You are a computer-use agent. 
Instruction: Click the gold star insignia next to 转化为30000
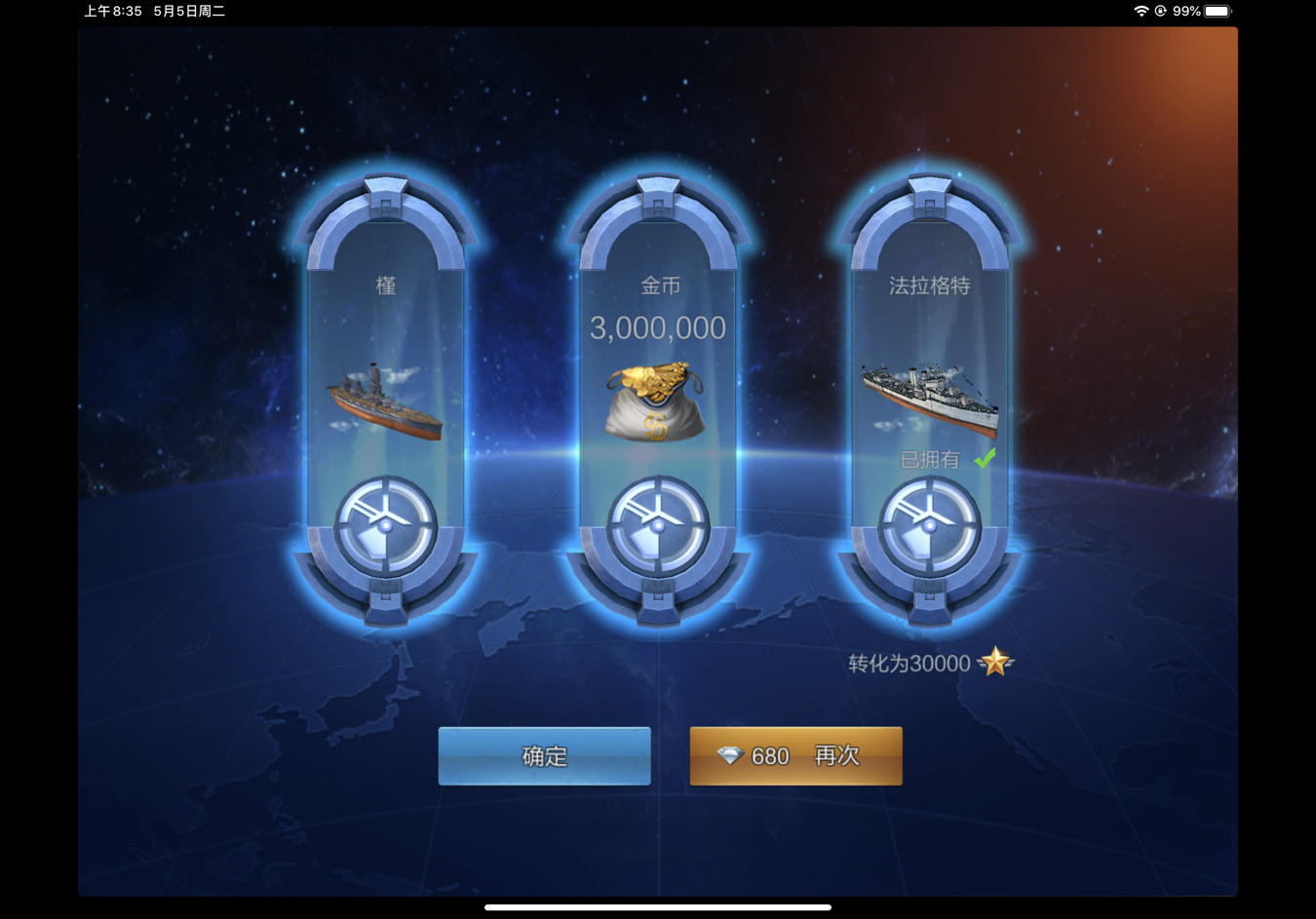(x=994, y=663)
